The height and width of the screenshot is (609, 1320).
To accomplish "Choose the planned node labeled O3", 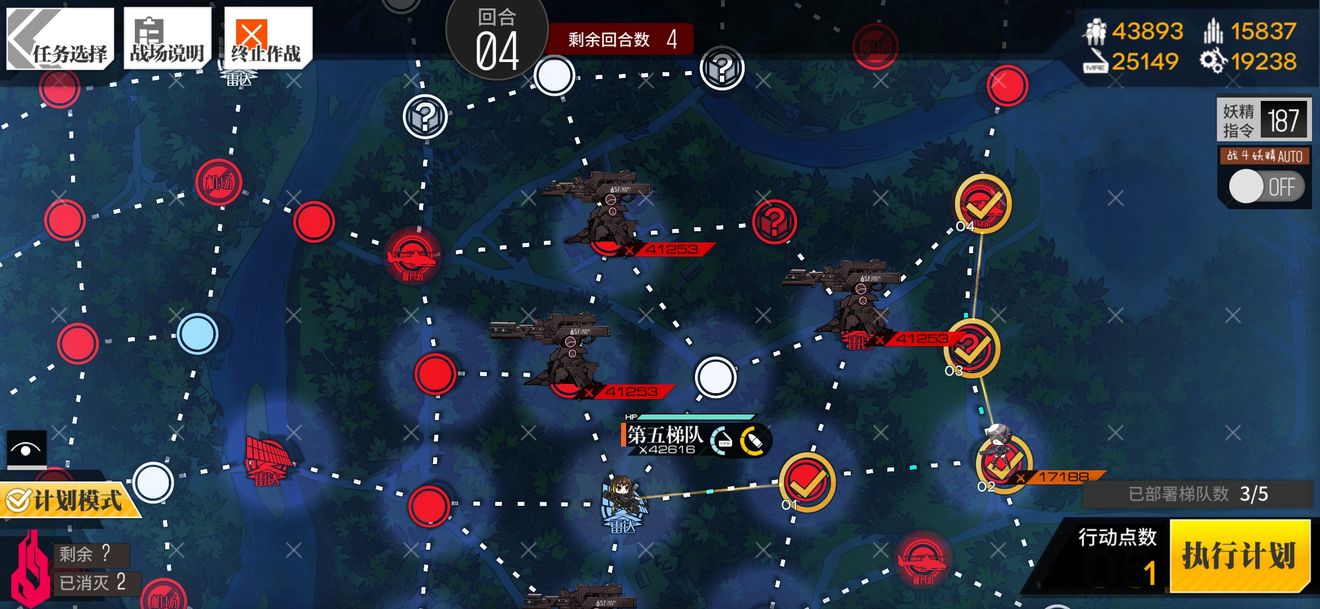I will pos(971,346).
